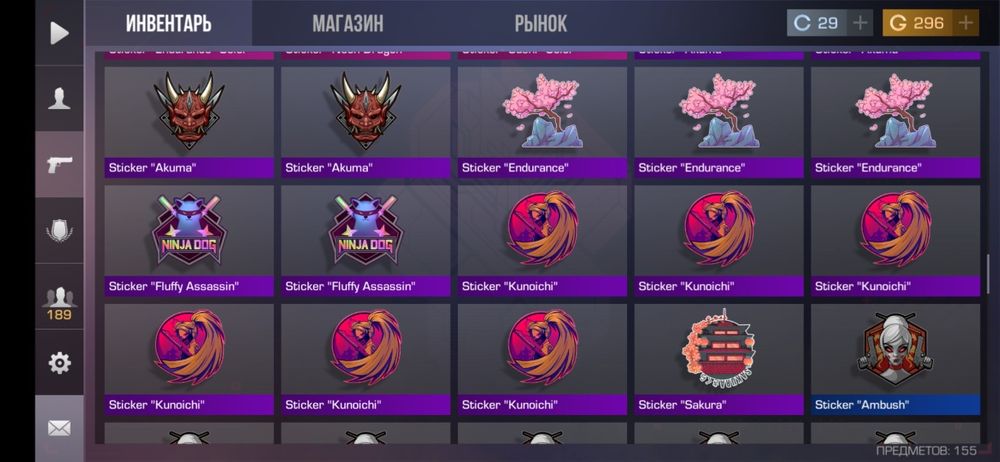Open the clan shield emblem icon
The height and width of the screenshot is (462, 1000).
point(59,232)
